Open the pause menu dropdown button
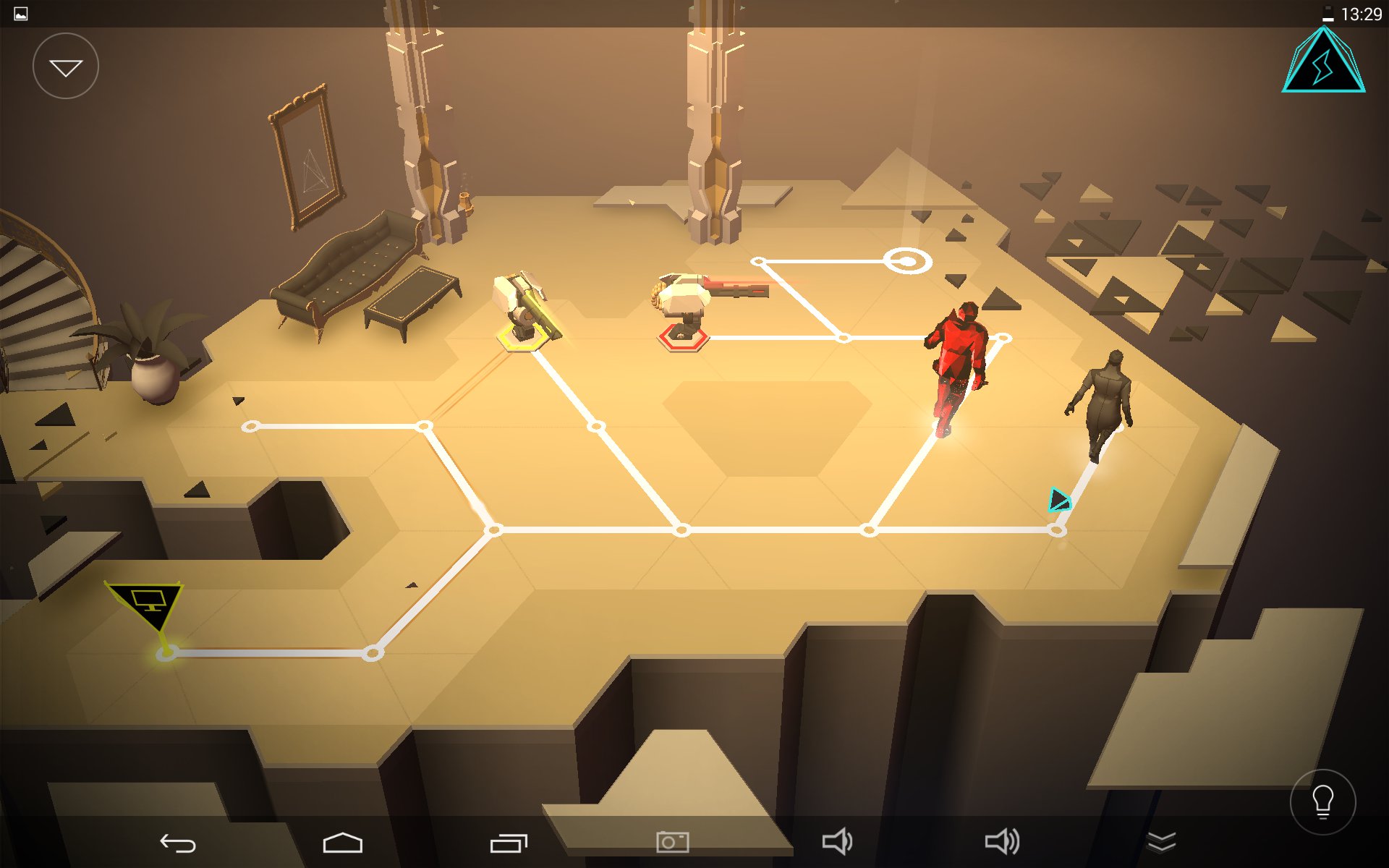This screenshot has height=868, width=1389. [66, 67]
